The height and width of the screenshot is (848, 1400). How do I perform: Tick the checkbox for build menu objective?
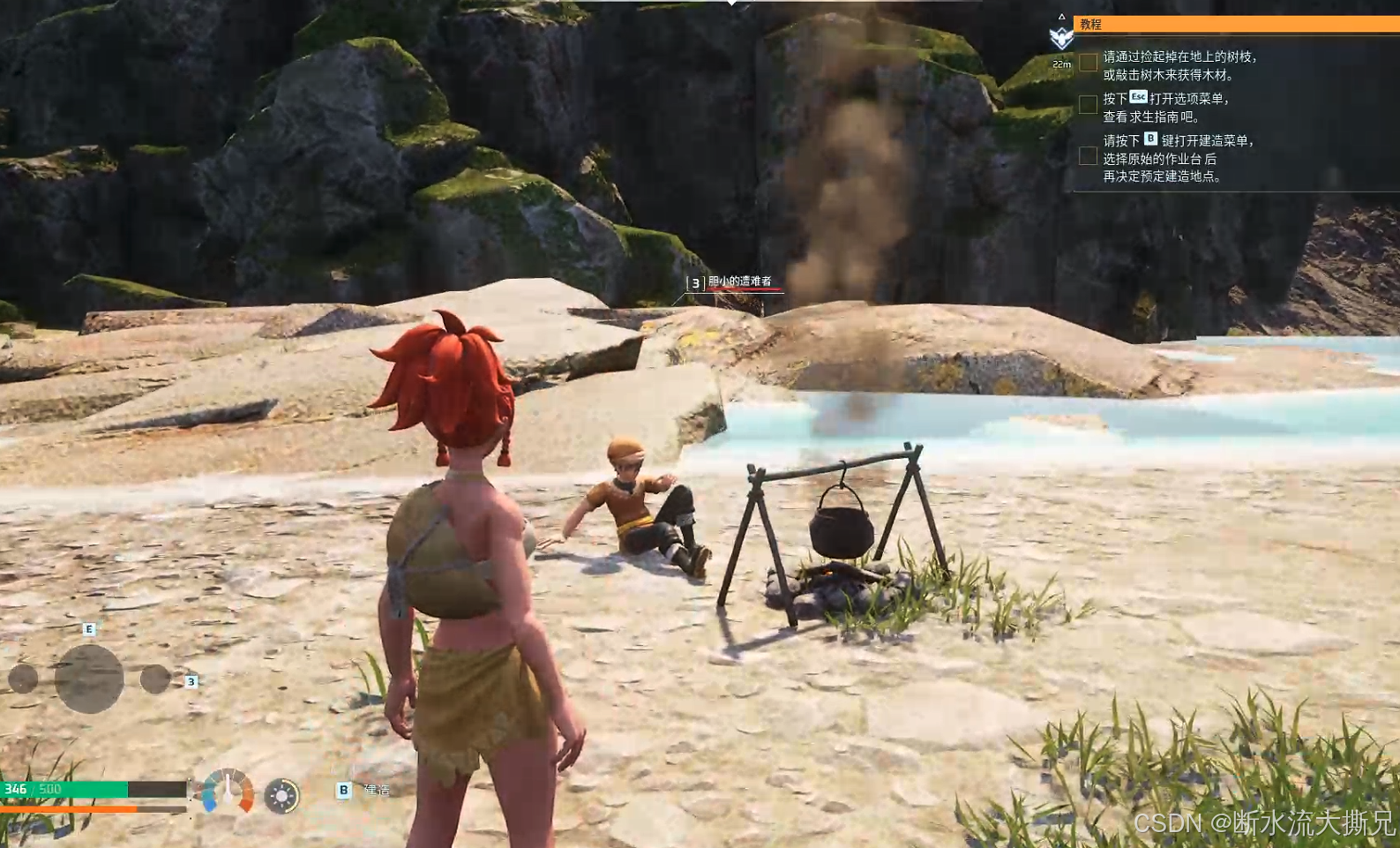click(x=1088, y=156)
